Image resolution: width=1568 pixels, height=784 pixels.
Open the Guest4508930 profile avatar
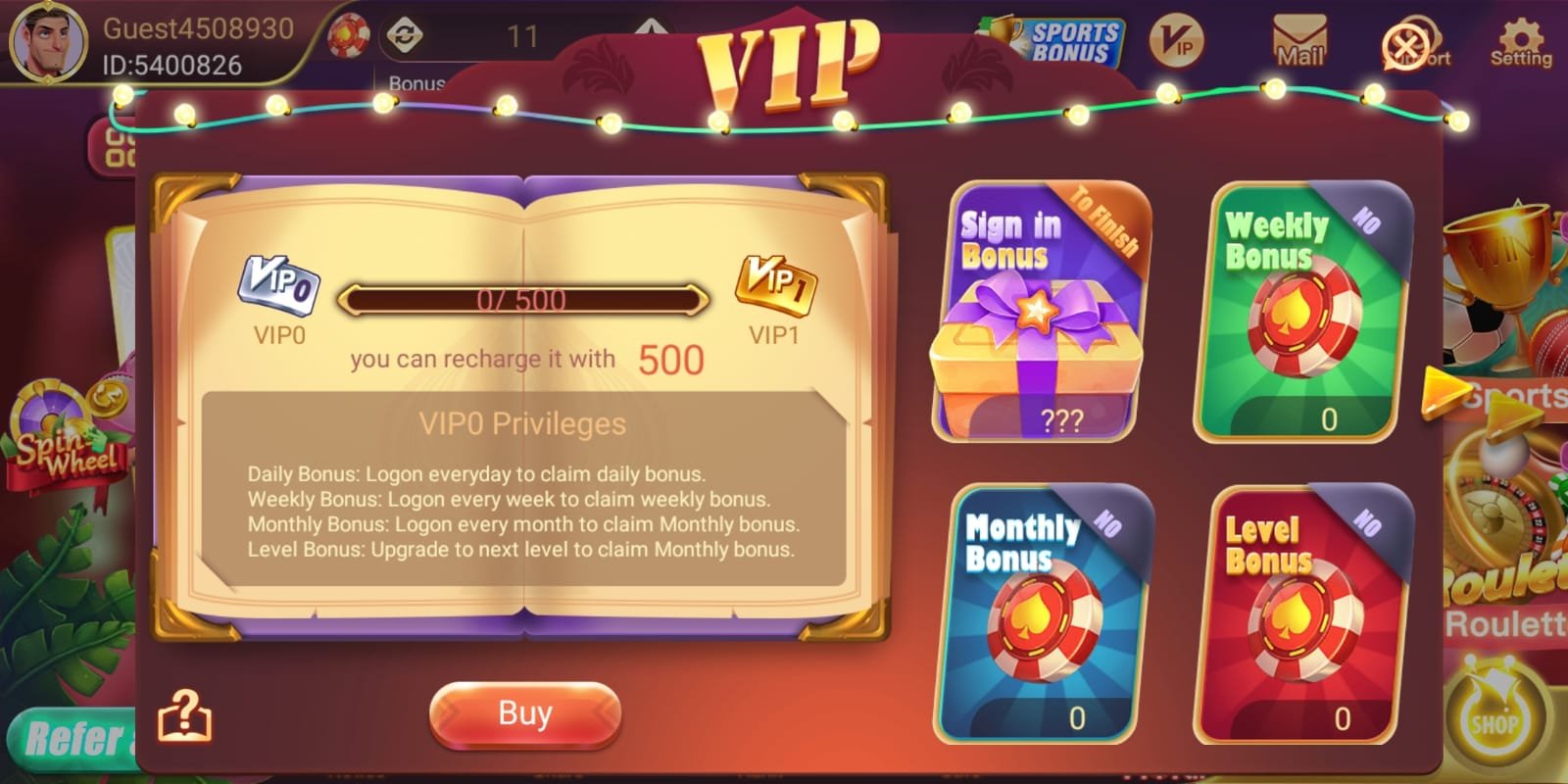tap(49, 41)
